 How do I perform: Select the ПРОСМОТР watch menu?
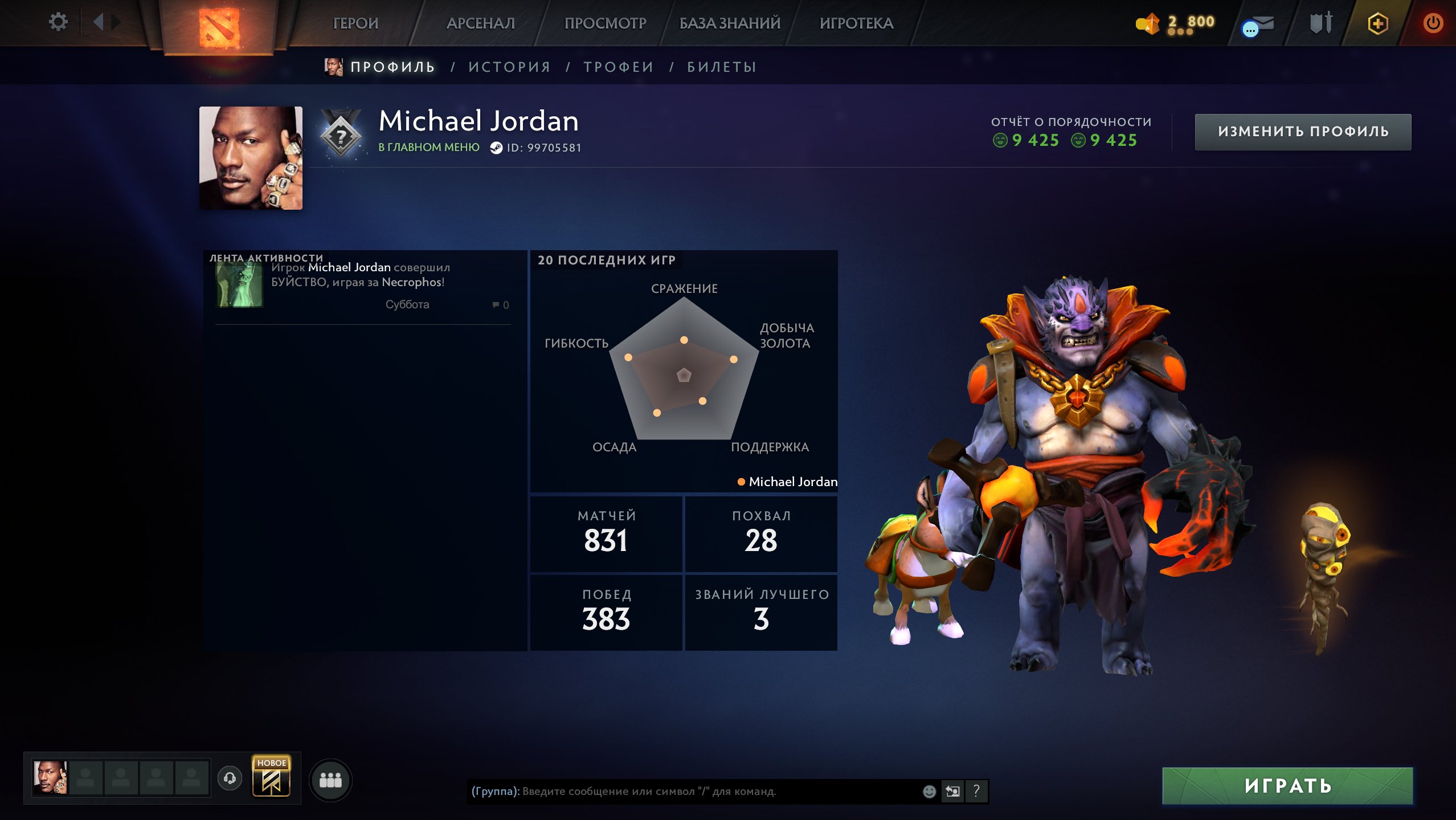pyautogui.click(x=605, y=23)
